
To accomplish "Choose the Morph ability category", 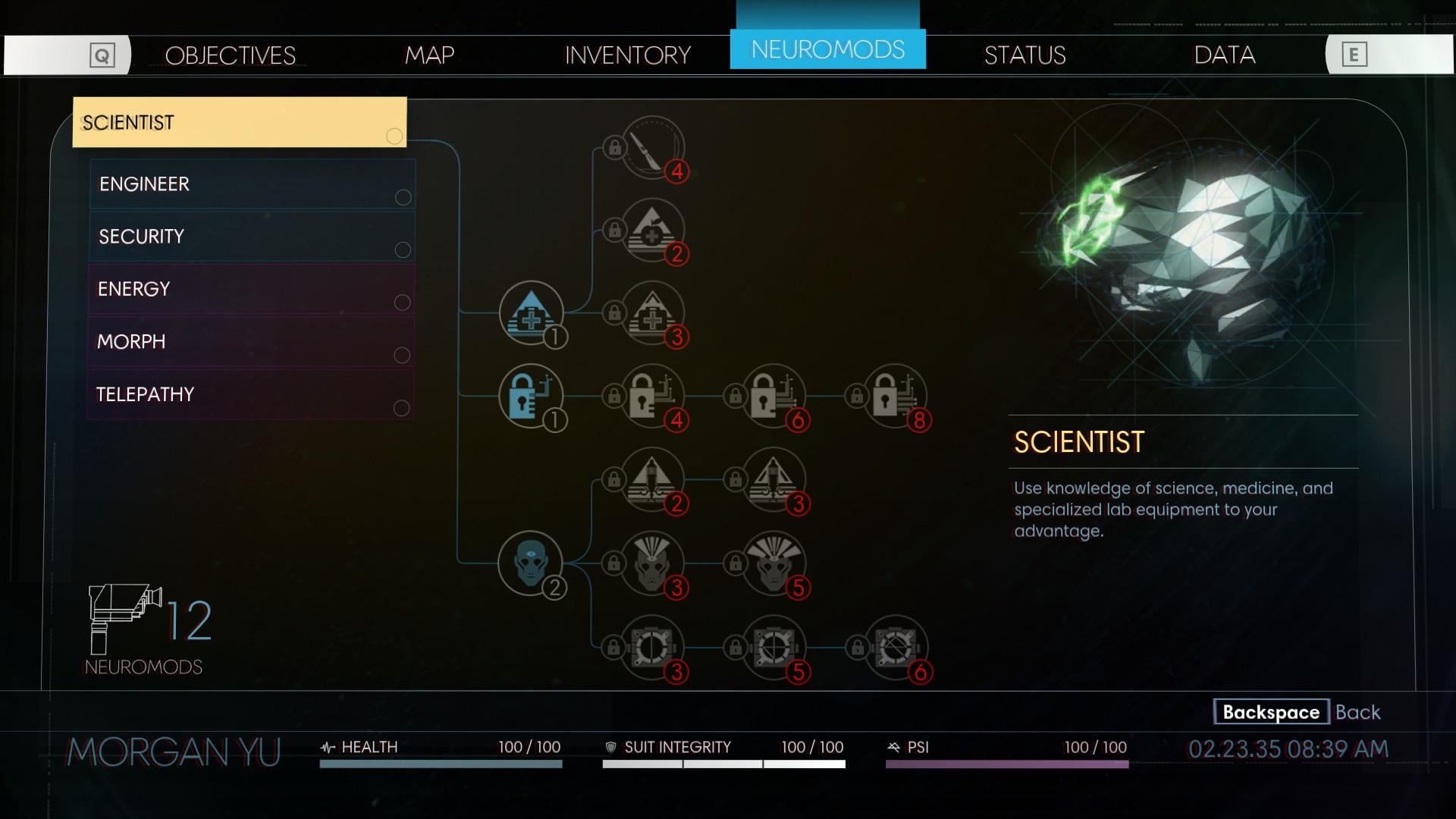I will [252, 342].
